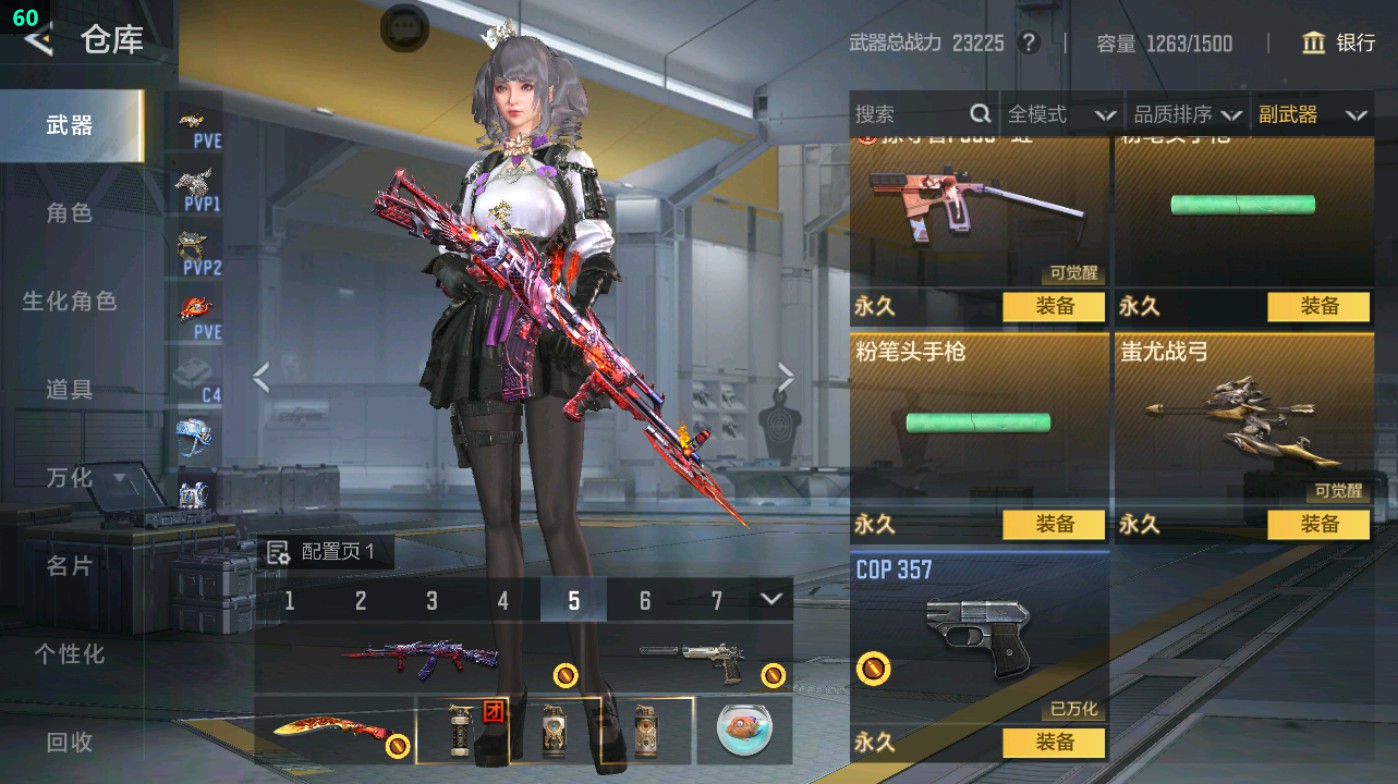Image resolution: width=1398 pixels, height=784 pixels.
Task: Toggle the coin badge under the Desert Eagle pistol
Action: [x=771, y=675]
